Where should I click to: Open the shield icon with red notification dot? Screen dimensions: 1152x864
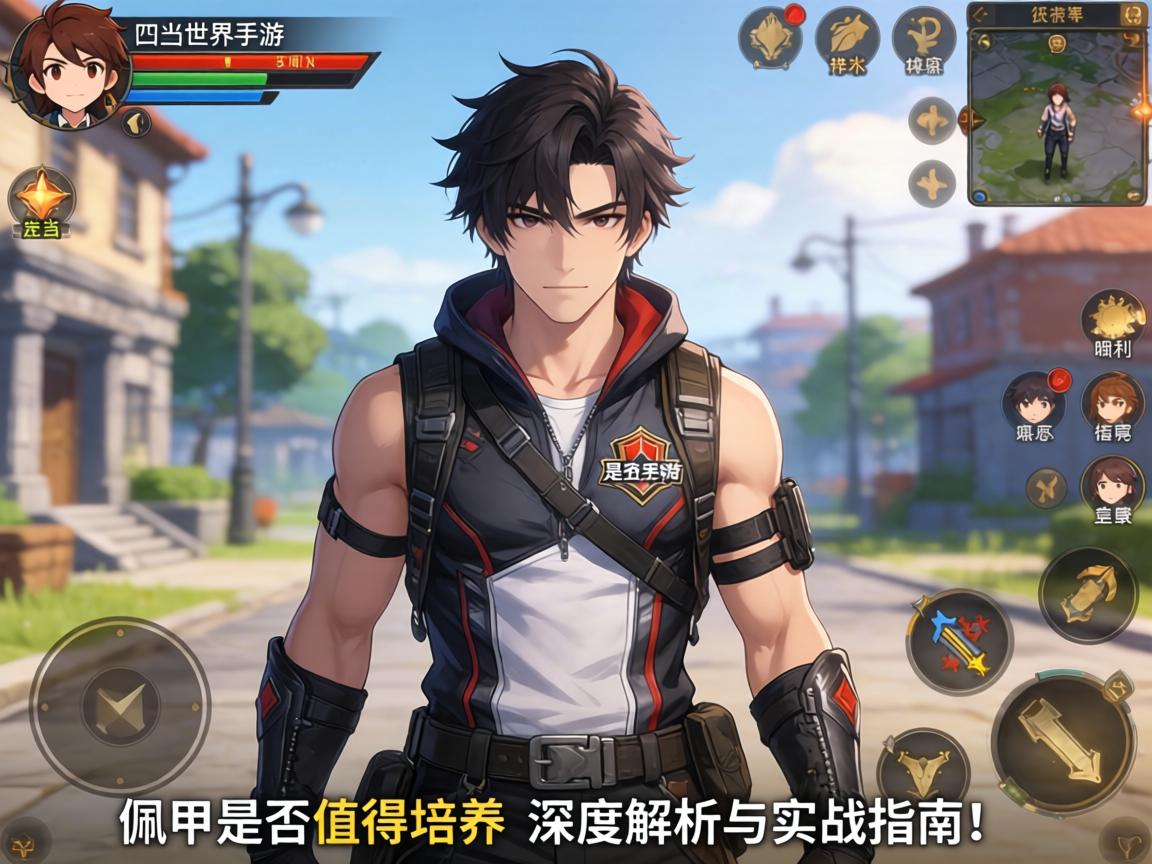[x=770, y=38]
